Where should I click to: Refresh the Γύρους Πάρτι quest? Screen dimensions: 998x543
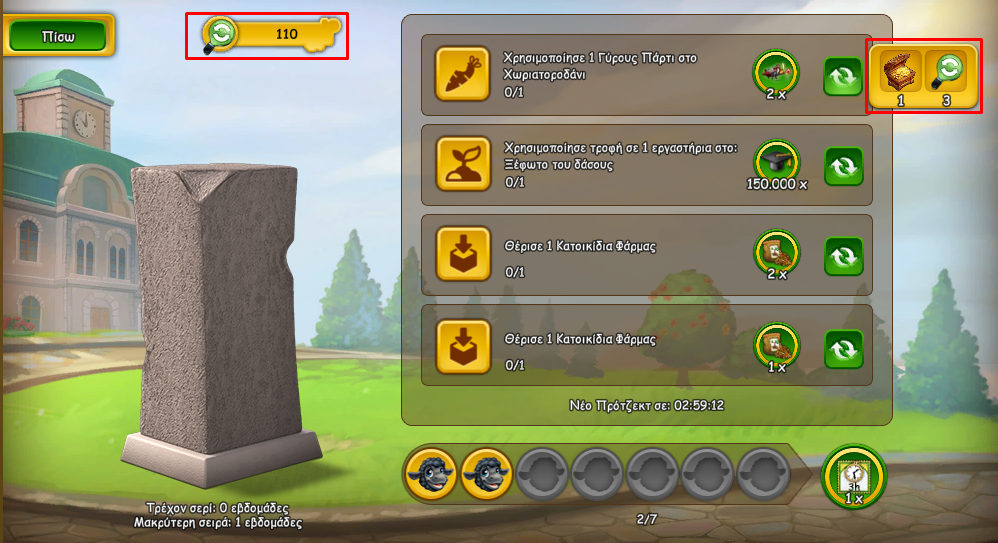point(842,76)
